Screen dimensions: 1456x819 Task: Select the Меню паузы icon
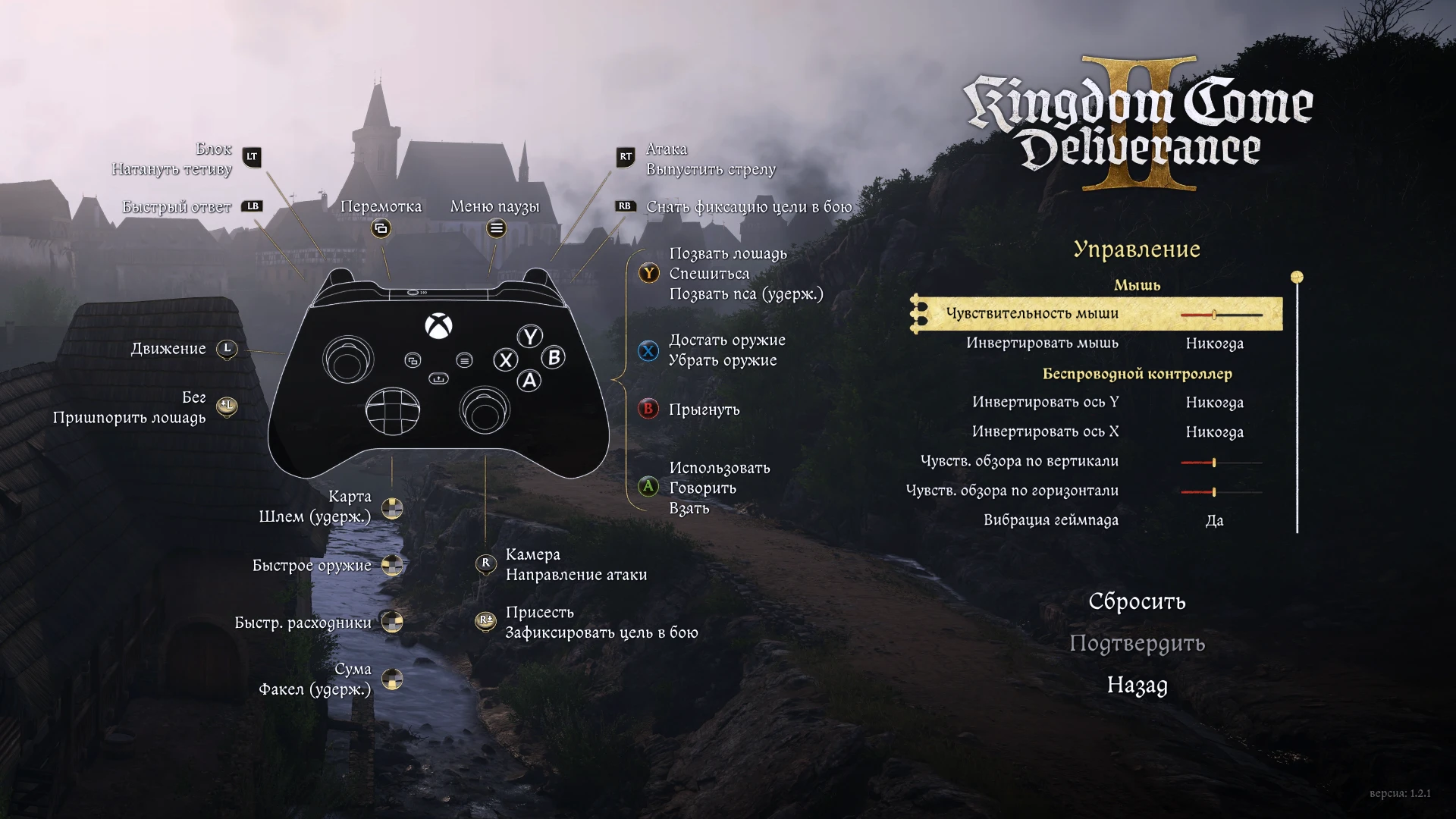pos(495,227)
